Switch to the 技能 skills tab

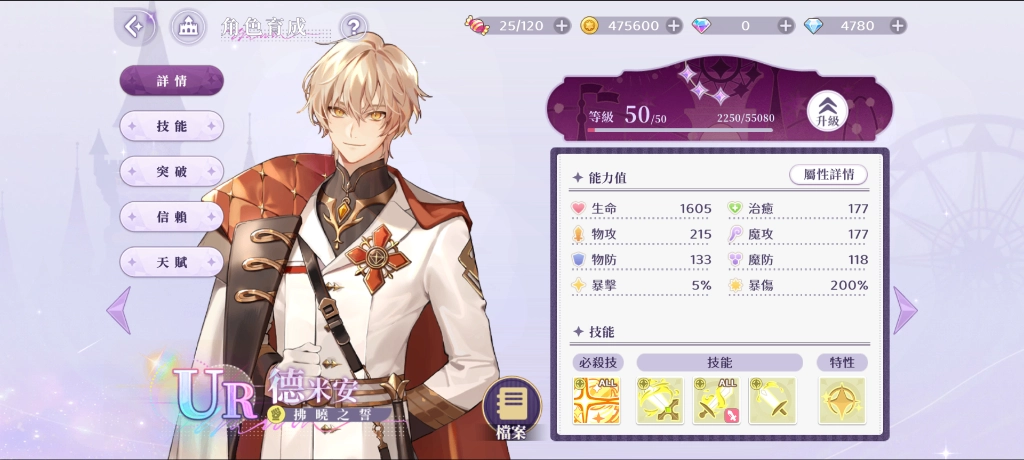click(x=171, y=126)
